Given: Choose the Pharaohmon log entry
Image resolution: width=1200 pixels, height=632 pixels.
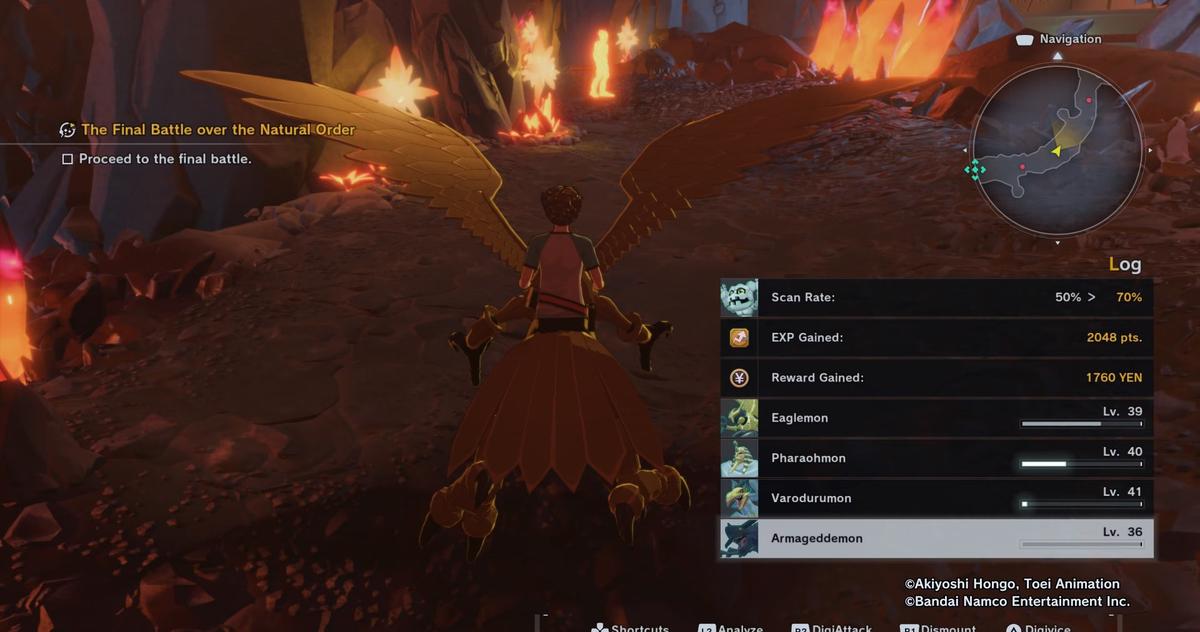Looking at the screenshot, I should click(x=936, y=458).
